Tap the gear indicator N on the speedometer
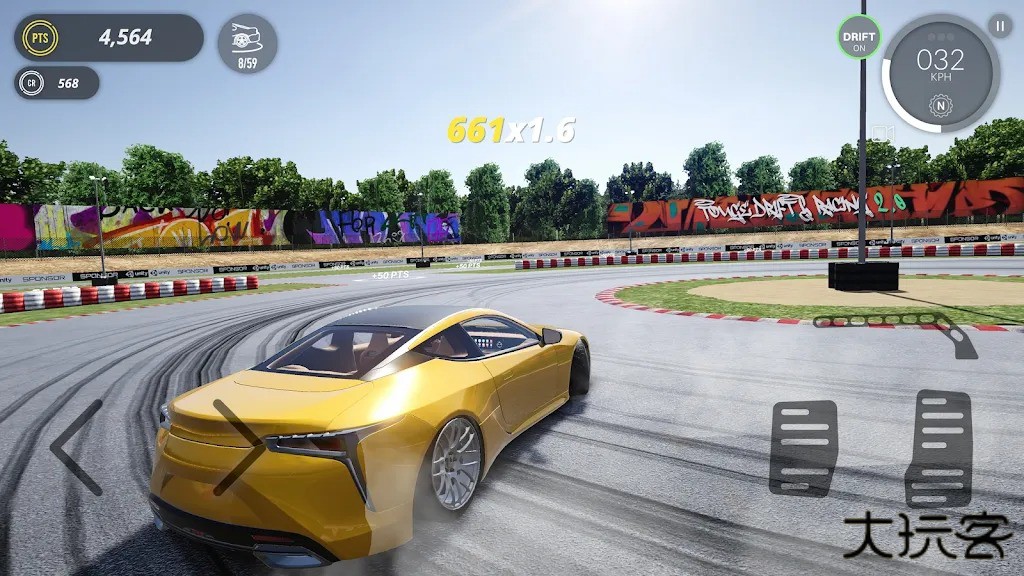 pyautogui.click(x=940, y=104)
